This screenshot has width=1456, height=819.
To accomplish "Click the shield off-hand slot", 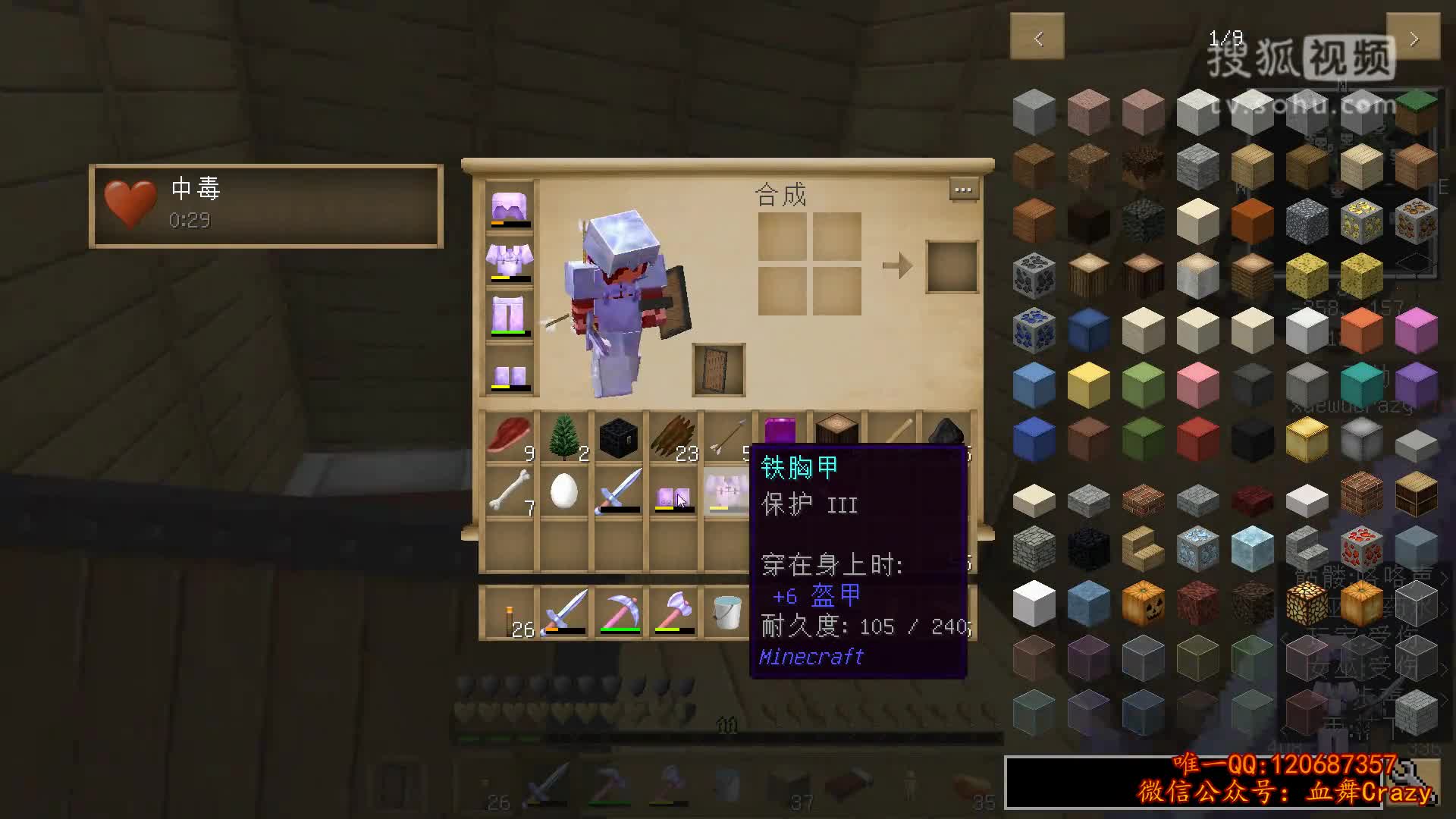I will pyautogui.click(x=718, y=369).
